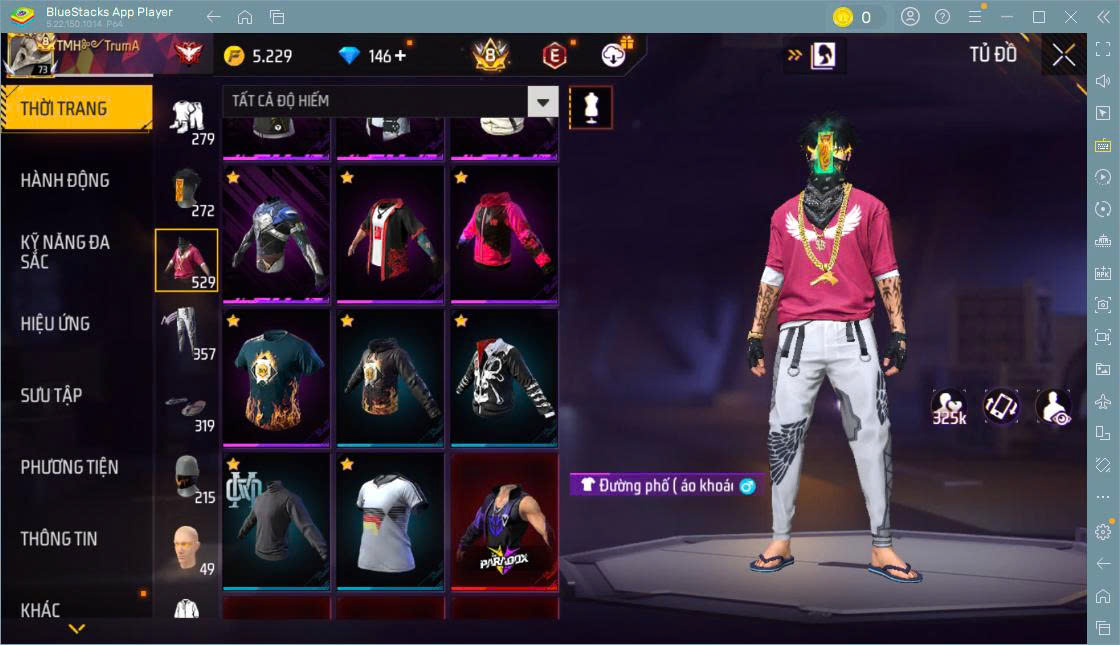Open BlueStacks settings gear in the sidebar

click(1103, 531)
